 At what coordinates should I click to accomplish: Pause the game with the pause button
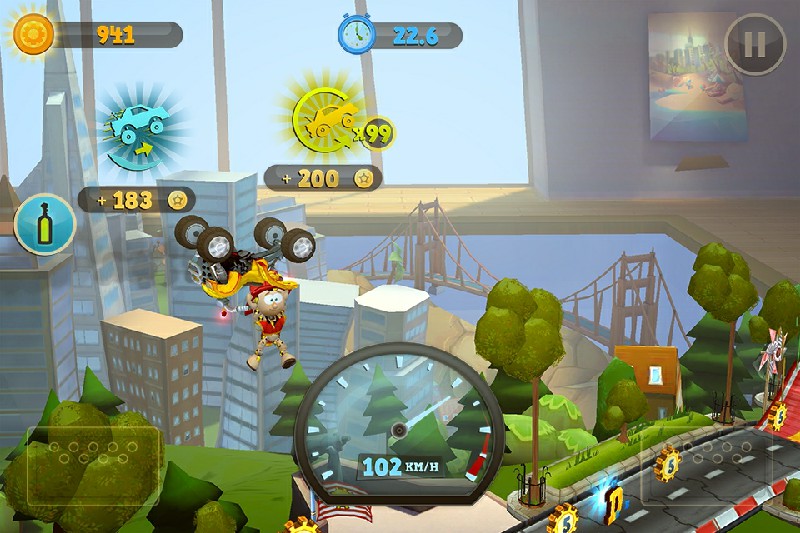click(755, 44)
